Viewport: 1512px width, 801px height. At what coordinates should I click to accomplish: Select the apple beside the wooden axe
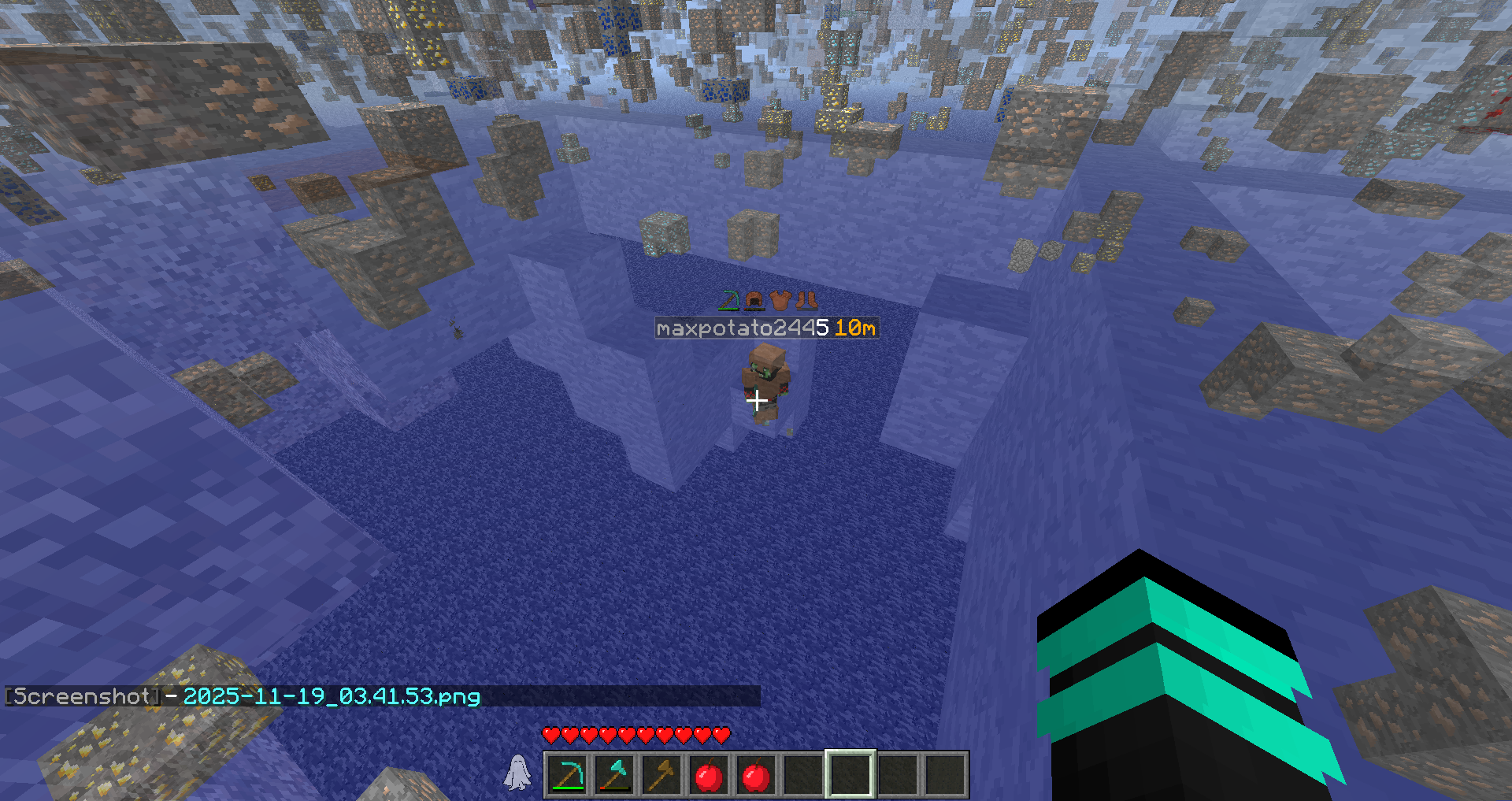tap(709, 775)
